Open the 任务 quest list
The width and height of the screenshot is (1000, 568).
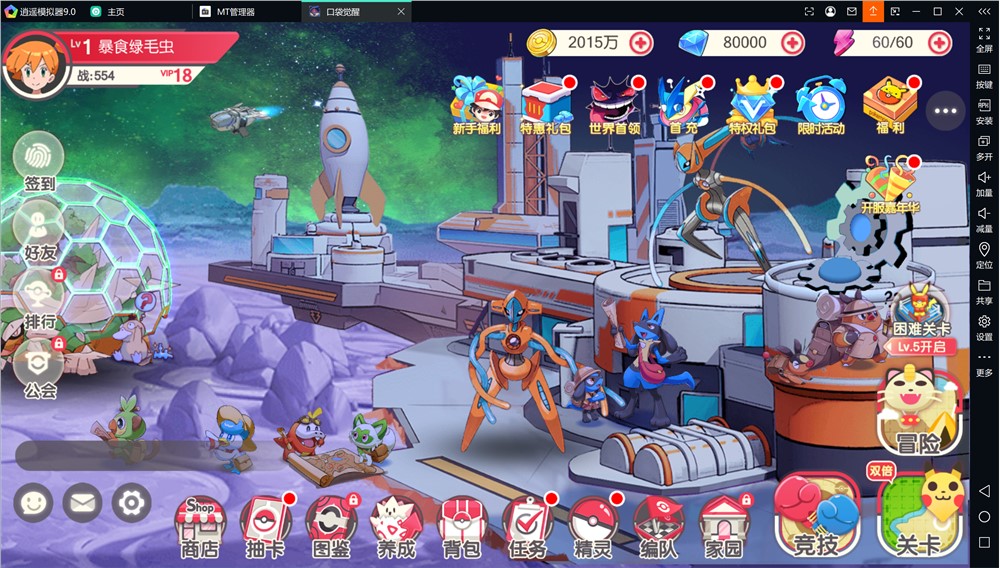[x=527, y=526]
